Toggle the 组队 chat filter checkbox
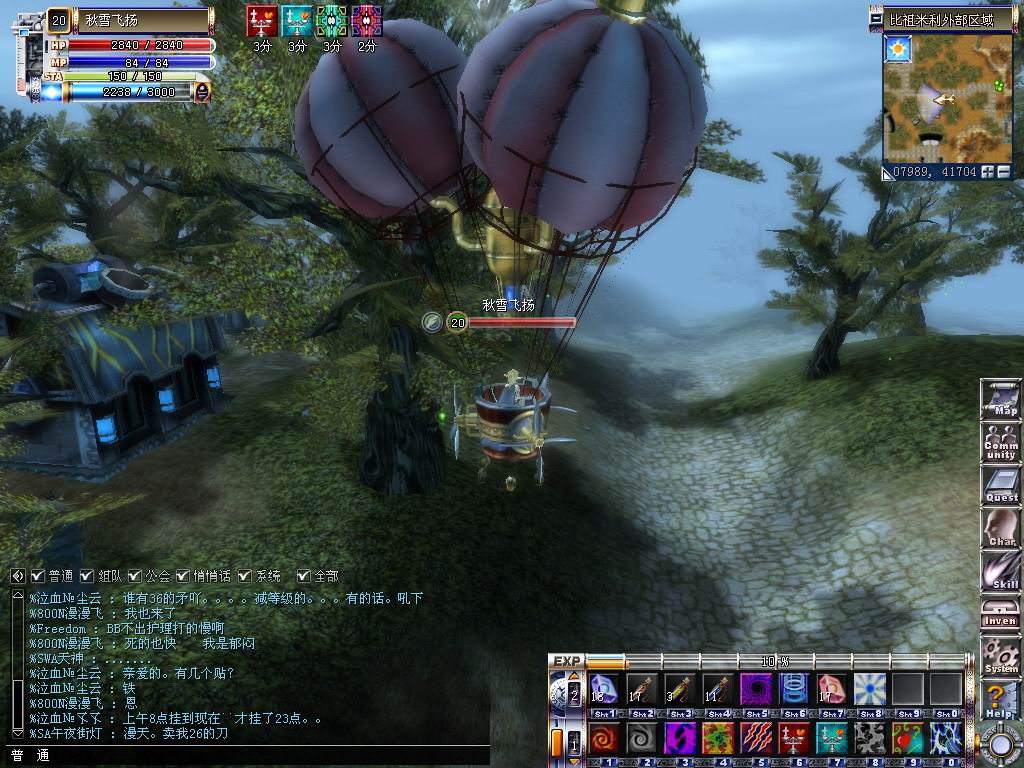Image resolution: width=1024 pixels, height=768 pixels. click(87, 576)
